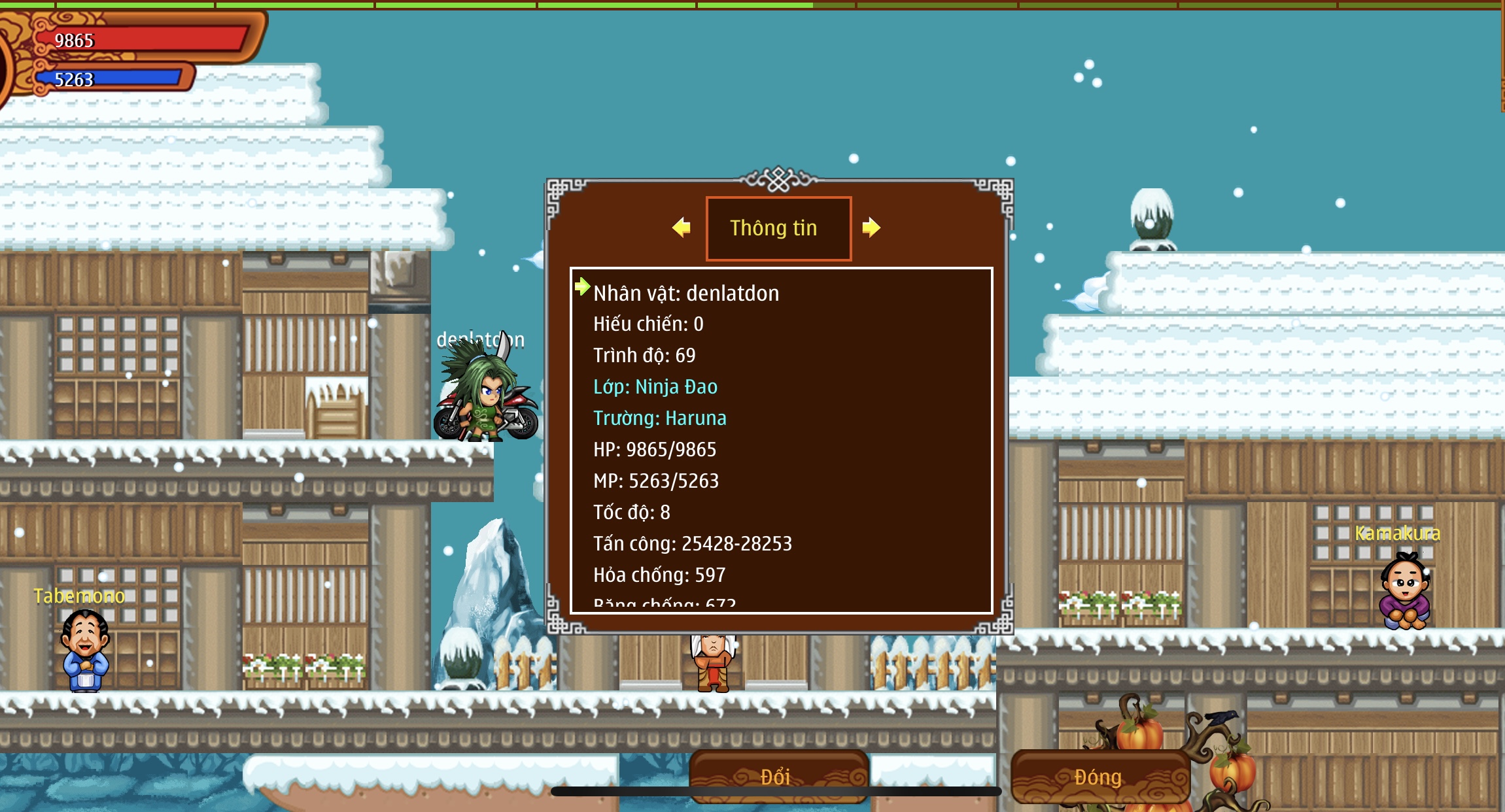Select the Hiếu chiến: 0 row
Screen dimensions: 1505x812
click(x=648, y=324)
